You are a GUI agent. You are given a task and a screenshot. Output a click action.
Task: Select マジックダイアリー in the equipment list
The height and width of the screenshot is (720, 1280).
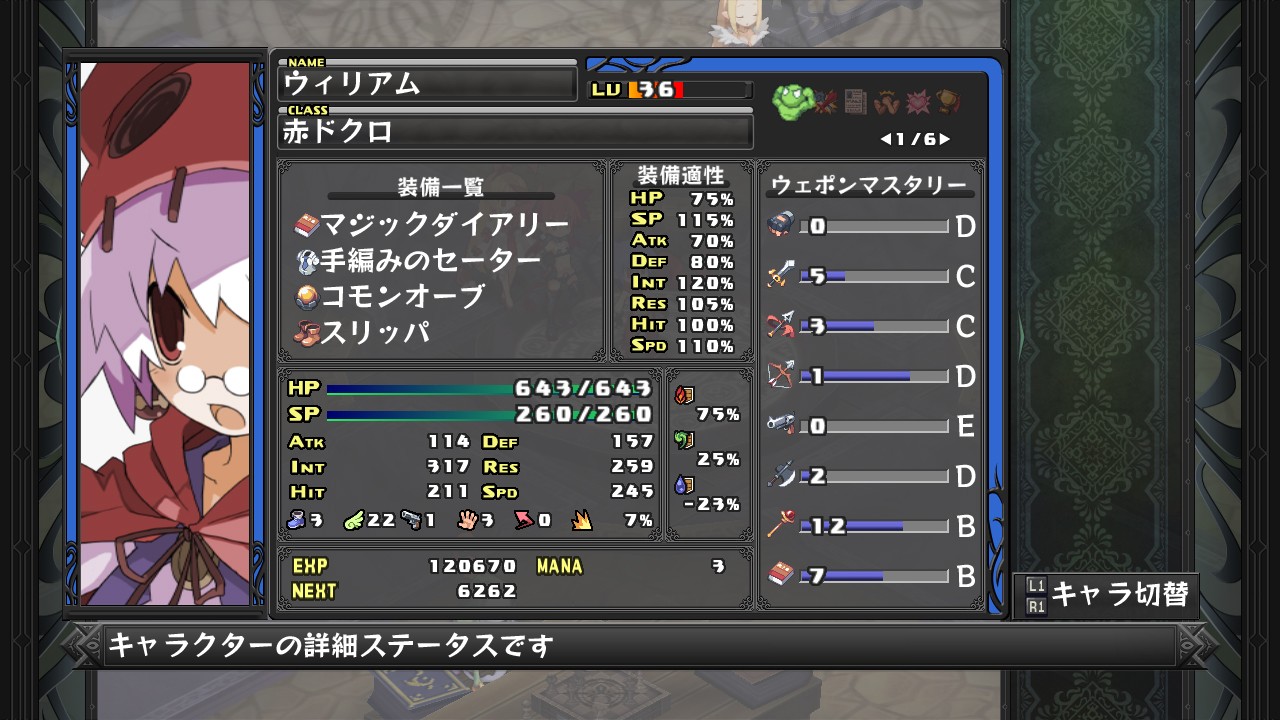[432, 224]
